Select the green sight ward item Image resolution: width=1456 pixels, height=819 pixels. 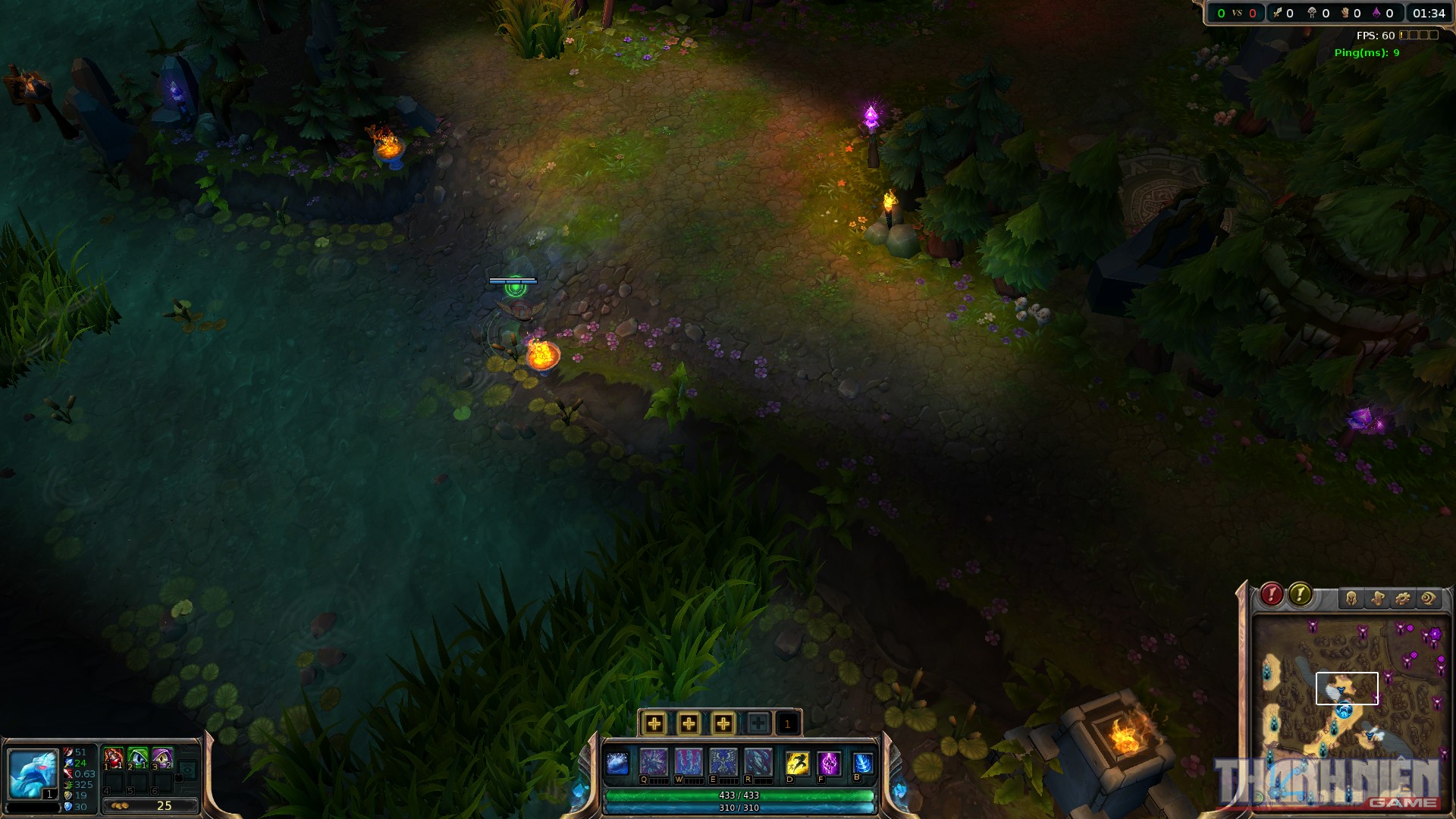[137, 758]
